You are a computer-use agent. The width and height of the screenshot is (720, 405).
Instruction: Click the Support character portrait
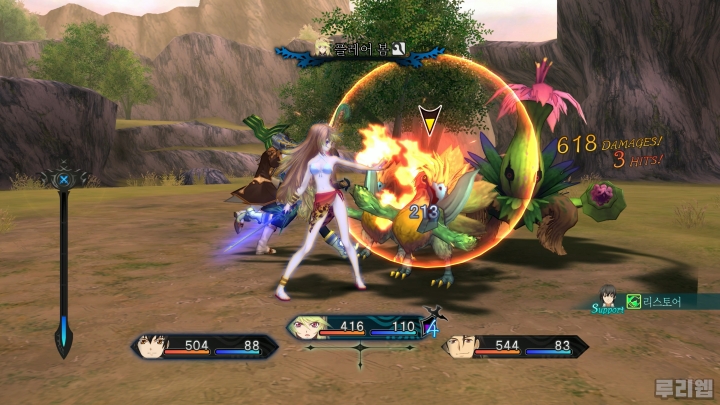point(608,296)
